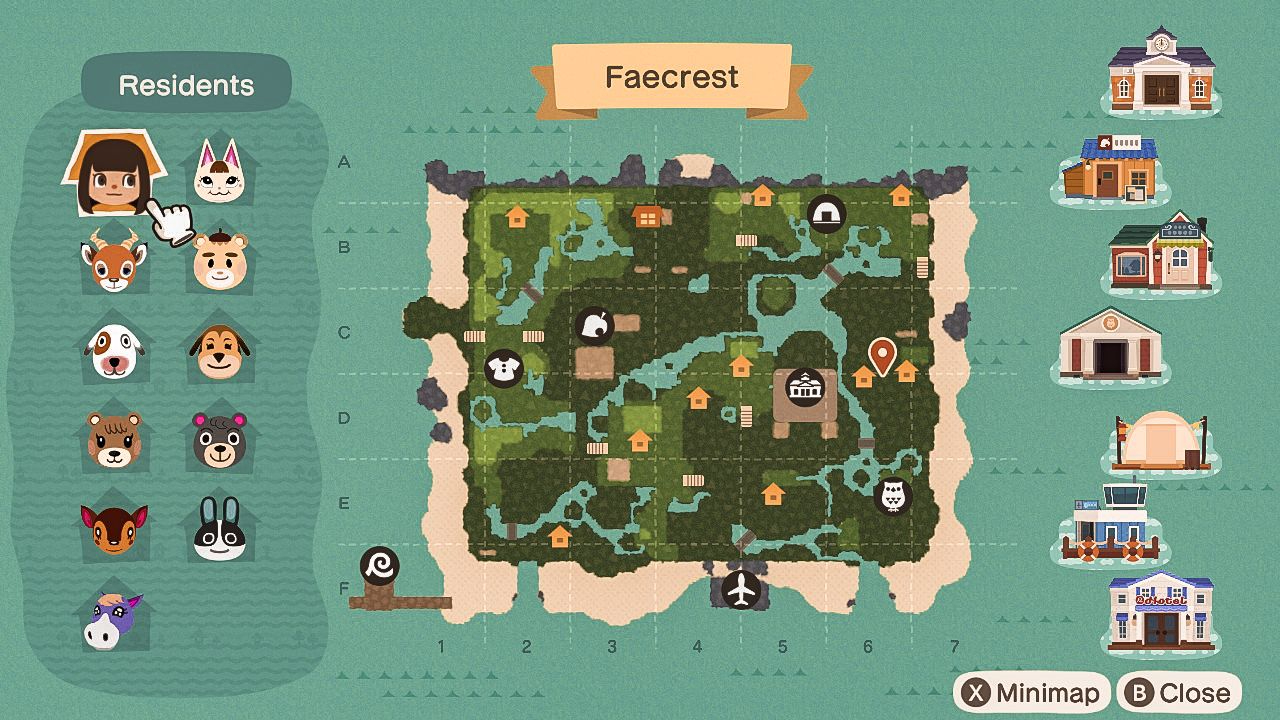
Task: Select the Resident Services clock-tower building icon
Action: 1161,70
